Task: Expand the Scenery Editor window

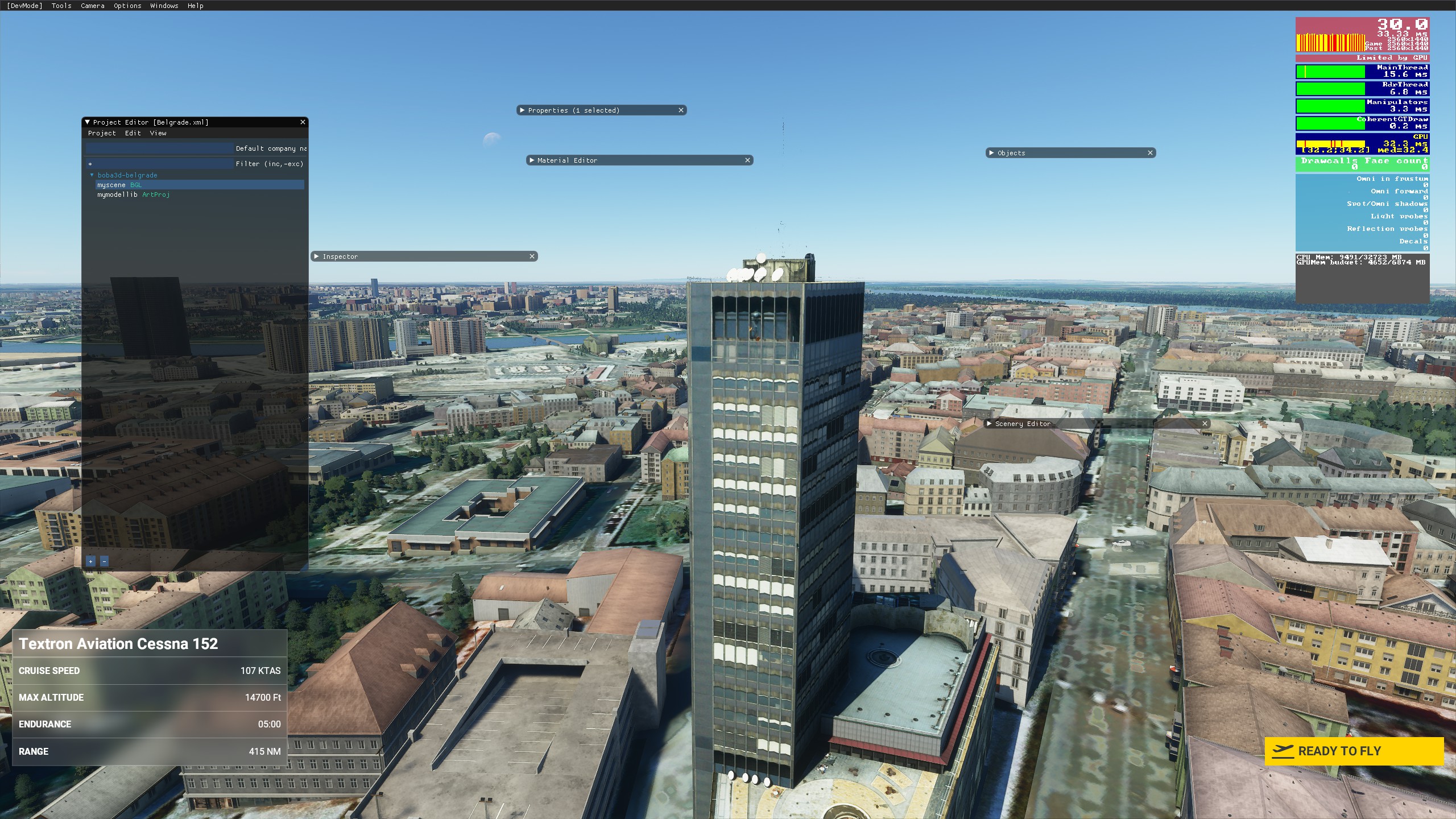Action: pos(990,424)
